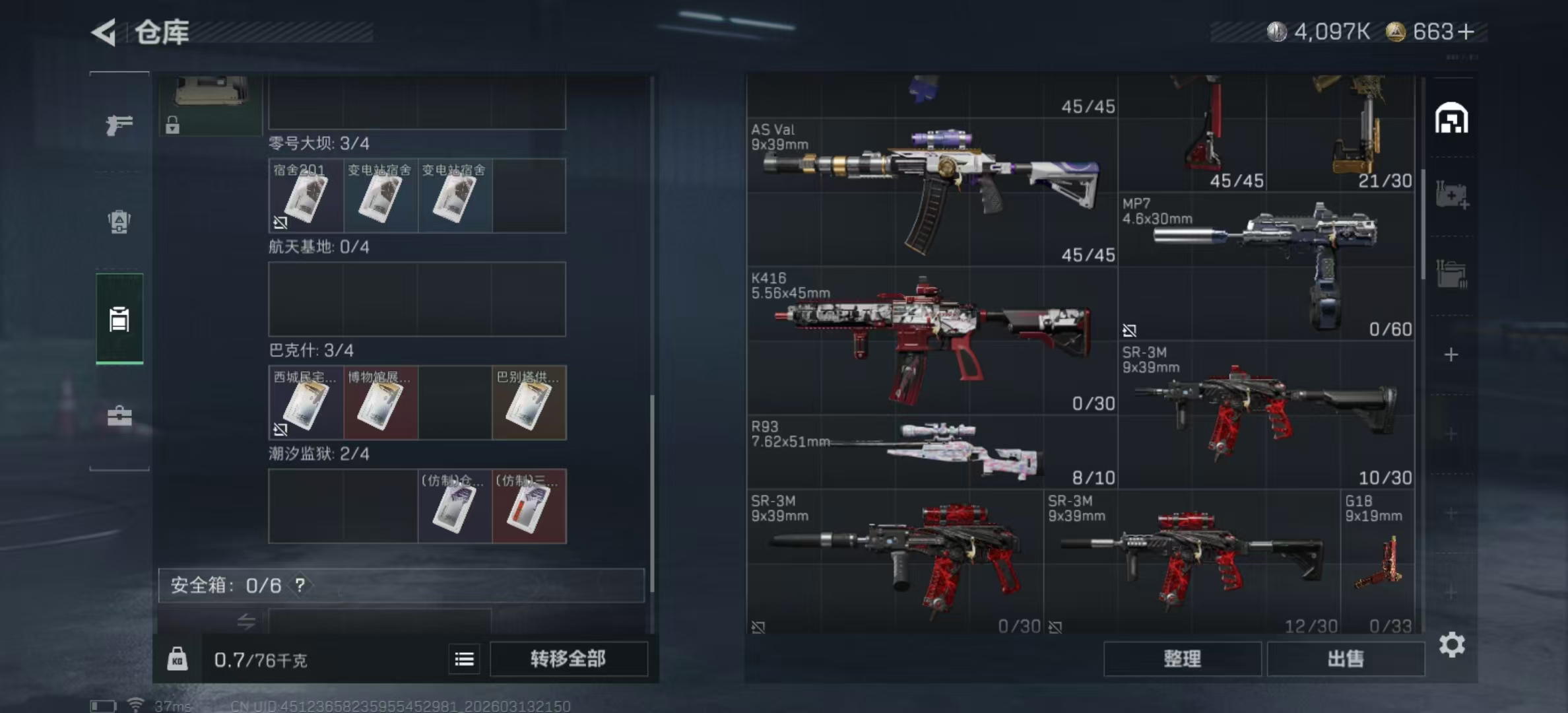Screen dimensions: 1568x713
Task: Open the briefcase tab icon
Action: [119, 416]
